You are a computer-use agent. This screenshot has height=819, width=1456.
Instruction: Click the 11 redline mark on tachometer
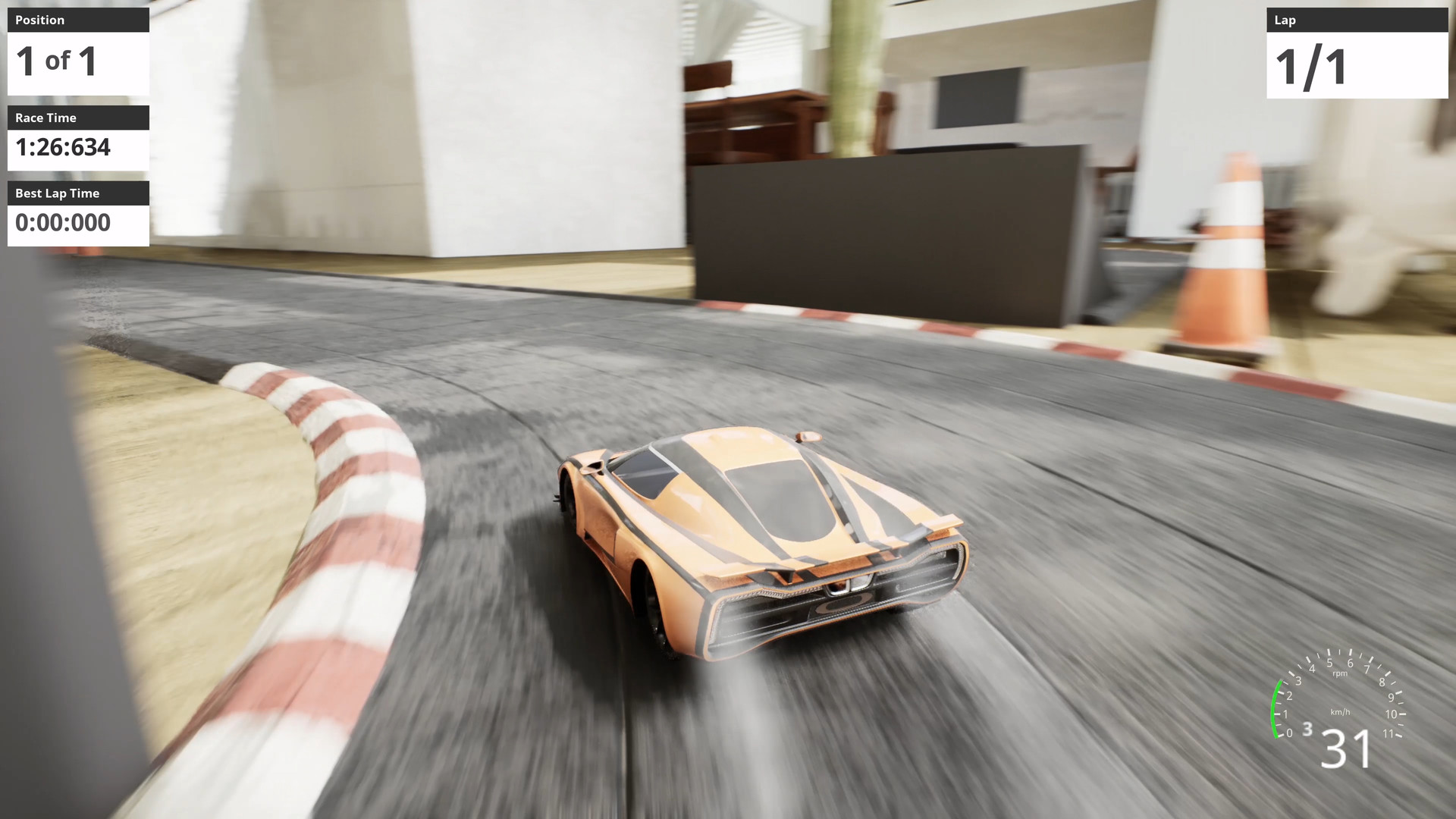(x=1389, y=733)
